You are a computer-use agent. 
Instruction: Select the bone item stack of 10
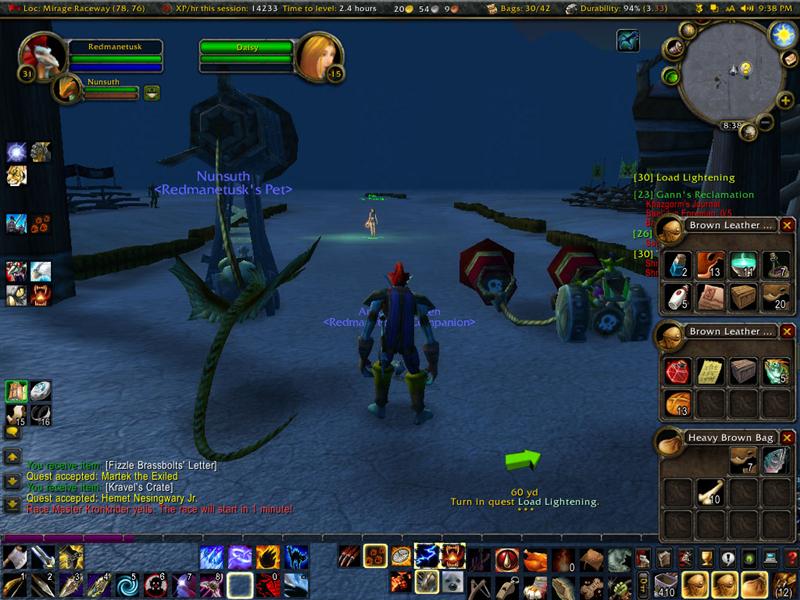point(711,492)
